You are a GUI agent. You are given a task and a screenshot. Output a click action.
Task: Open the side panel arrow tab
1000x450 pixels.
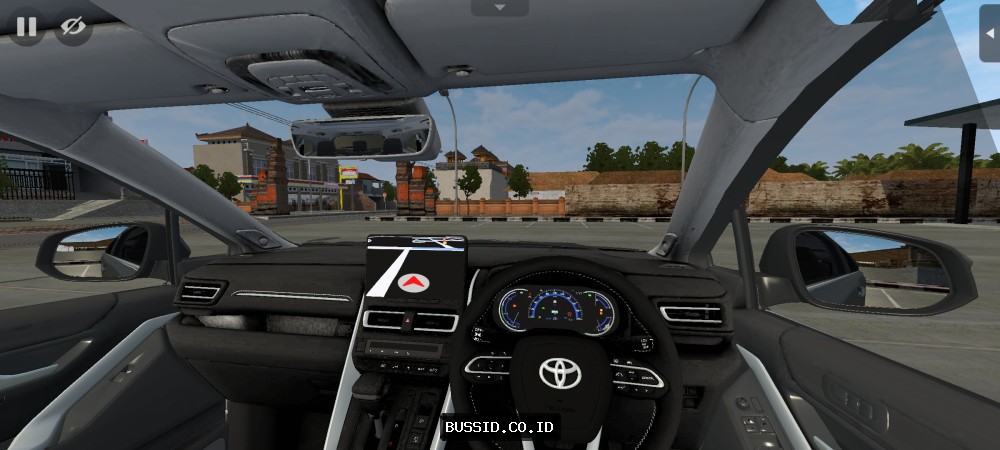tap(989, 32)
